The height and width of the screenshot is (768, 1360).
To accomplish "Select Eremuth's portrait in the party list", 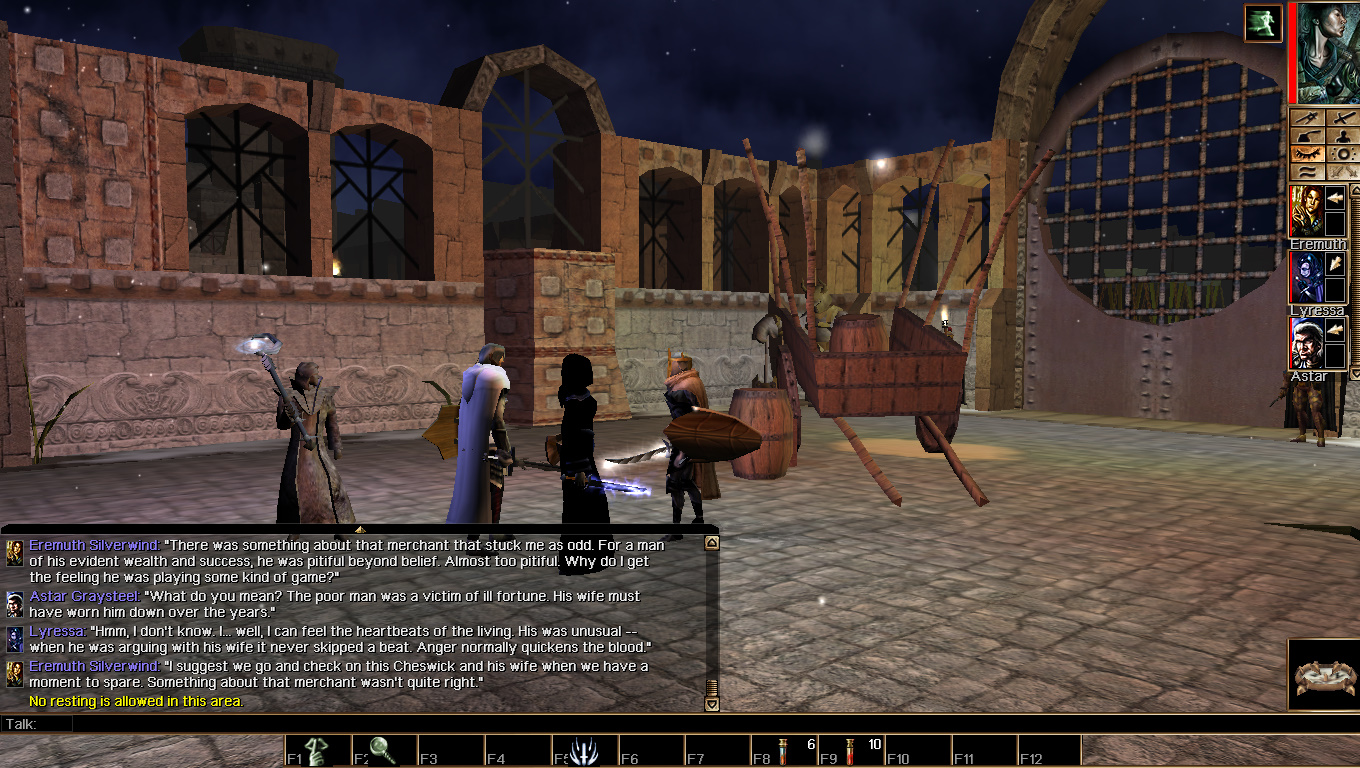I will click(x=1307, y=210).
